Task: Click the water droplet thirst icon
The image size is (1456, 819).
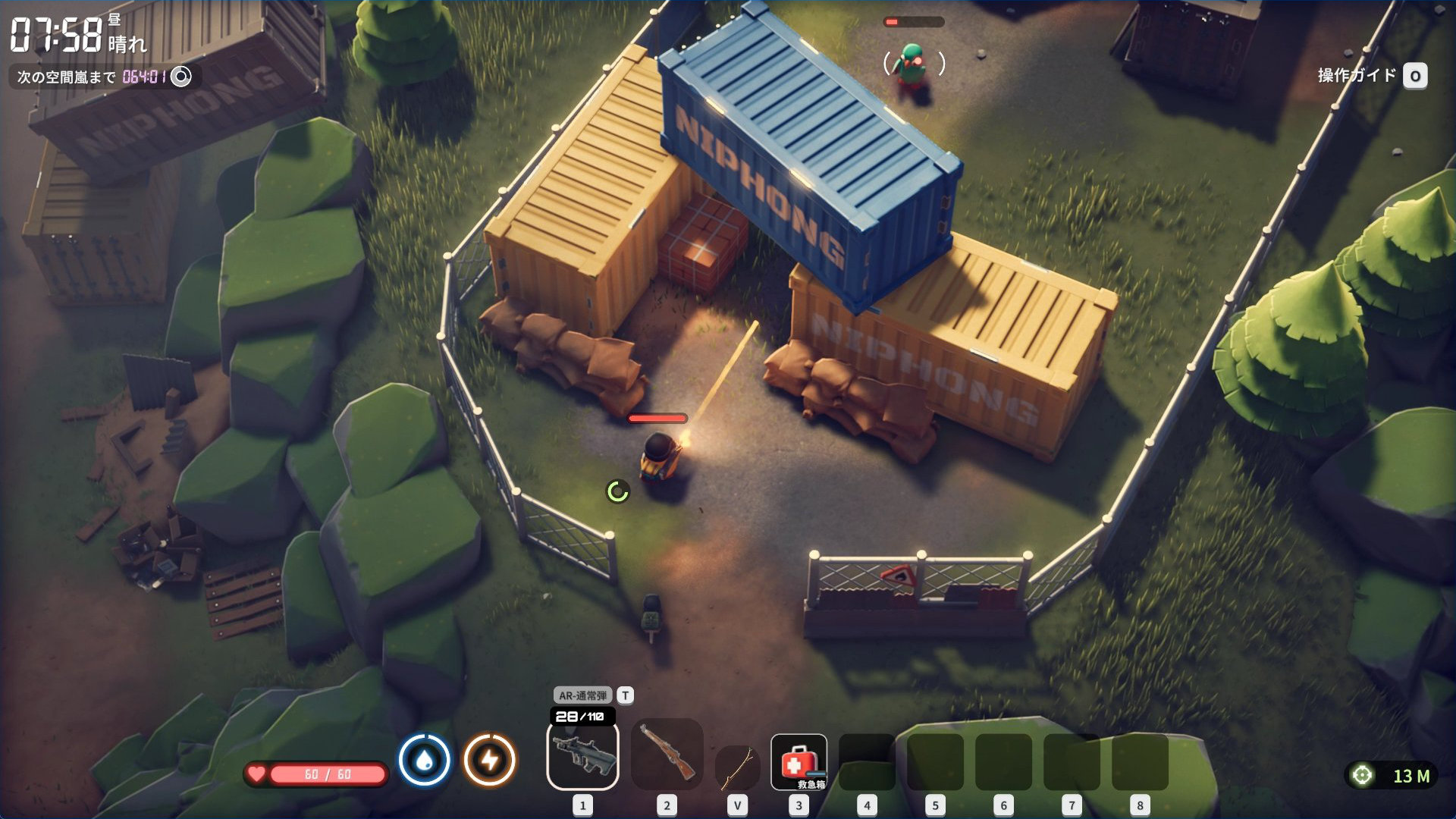Action: point(425,760)
